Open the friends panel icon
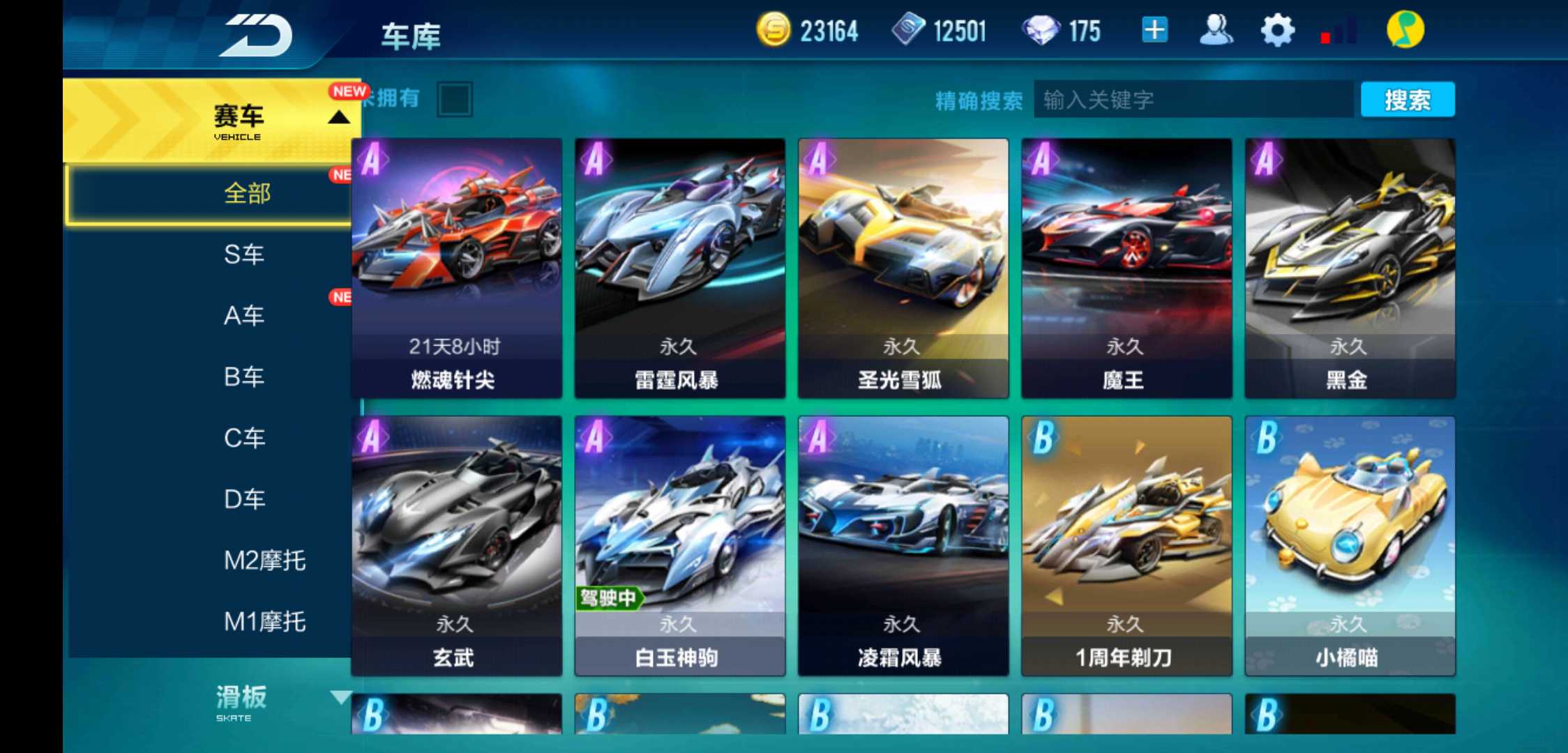1568x753 pixels. click(x=1215, y=31)
